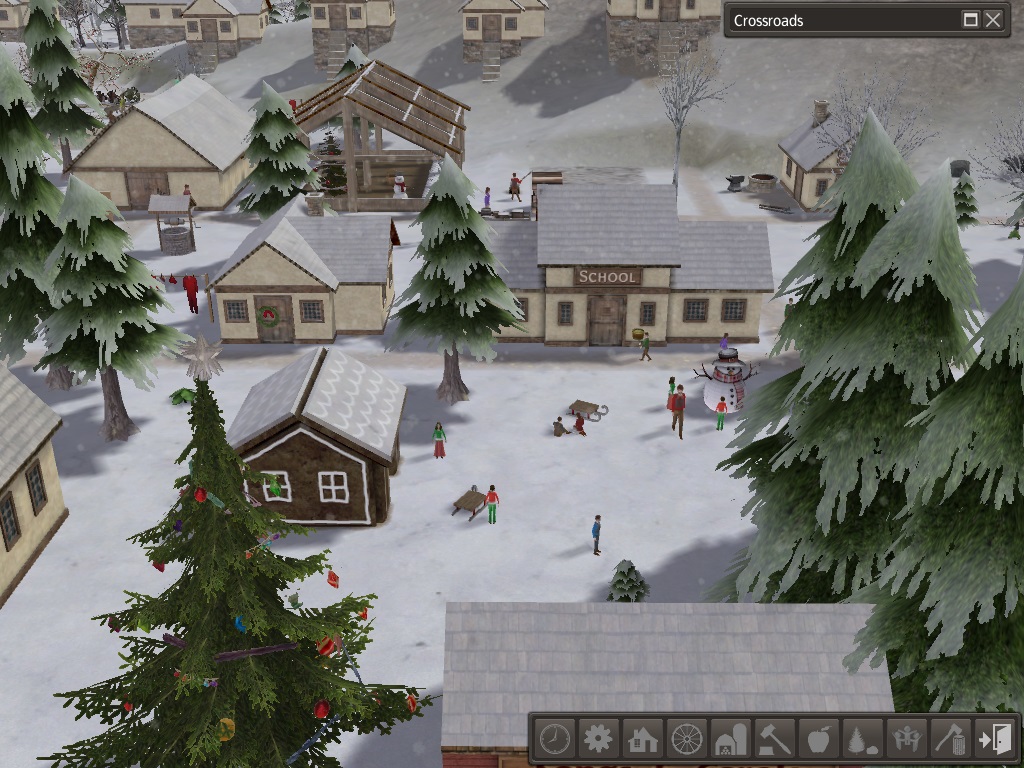
Task: Activate the axe and log removal tool
Action: click(951, 739)
